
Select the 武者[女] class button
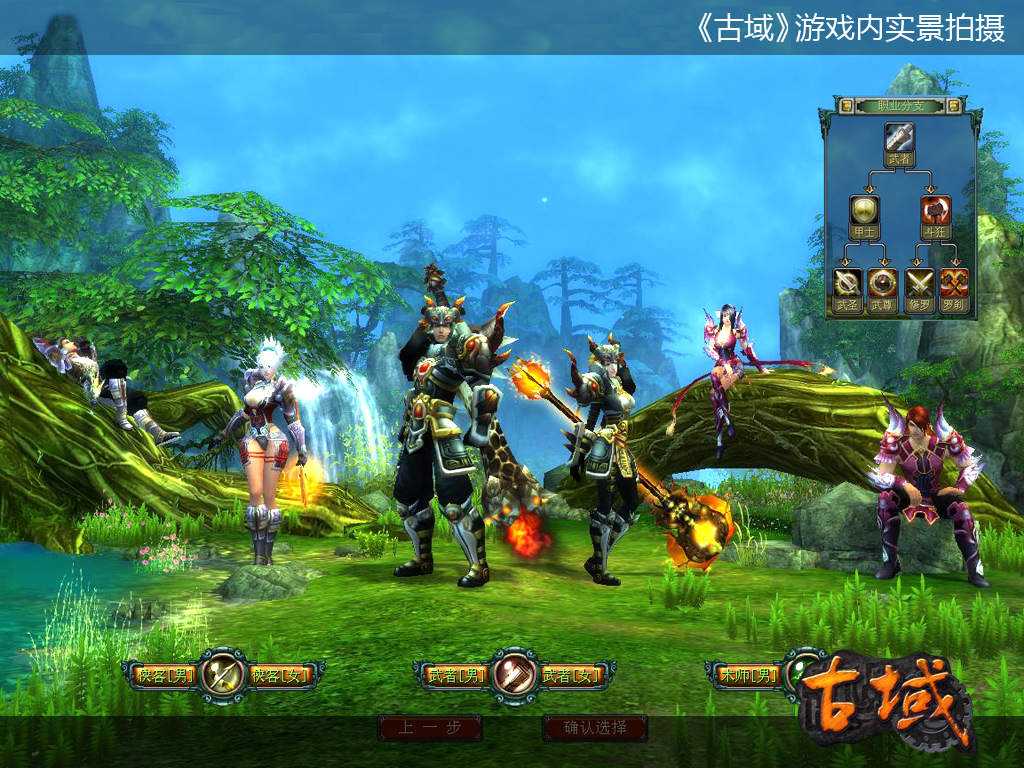572,676
